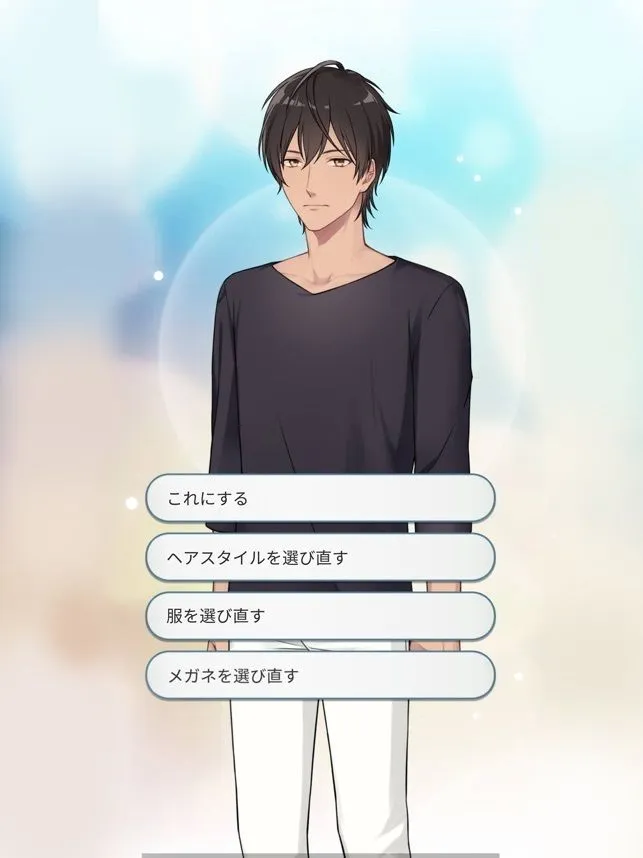Pick メガネを選び直す to change glasses
This screenshot has height=858, width=643.
(320, 675)
